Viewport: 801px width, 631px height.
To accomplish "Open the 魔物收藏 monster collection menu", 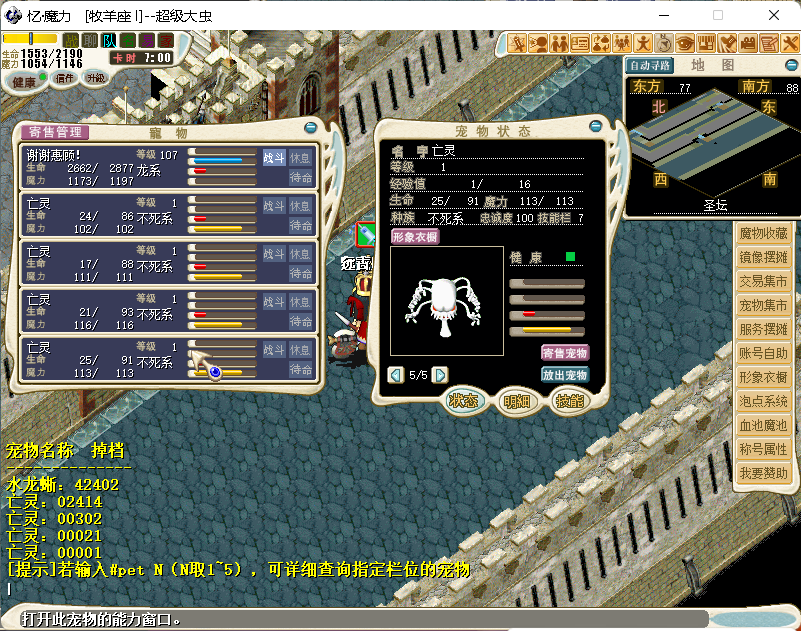I will point(763,233).
